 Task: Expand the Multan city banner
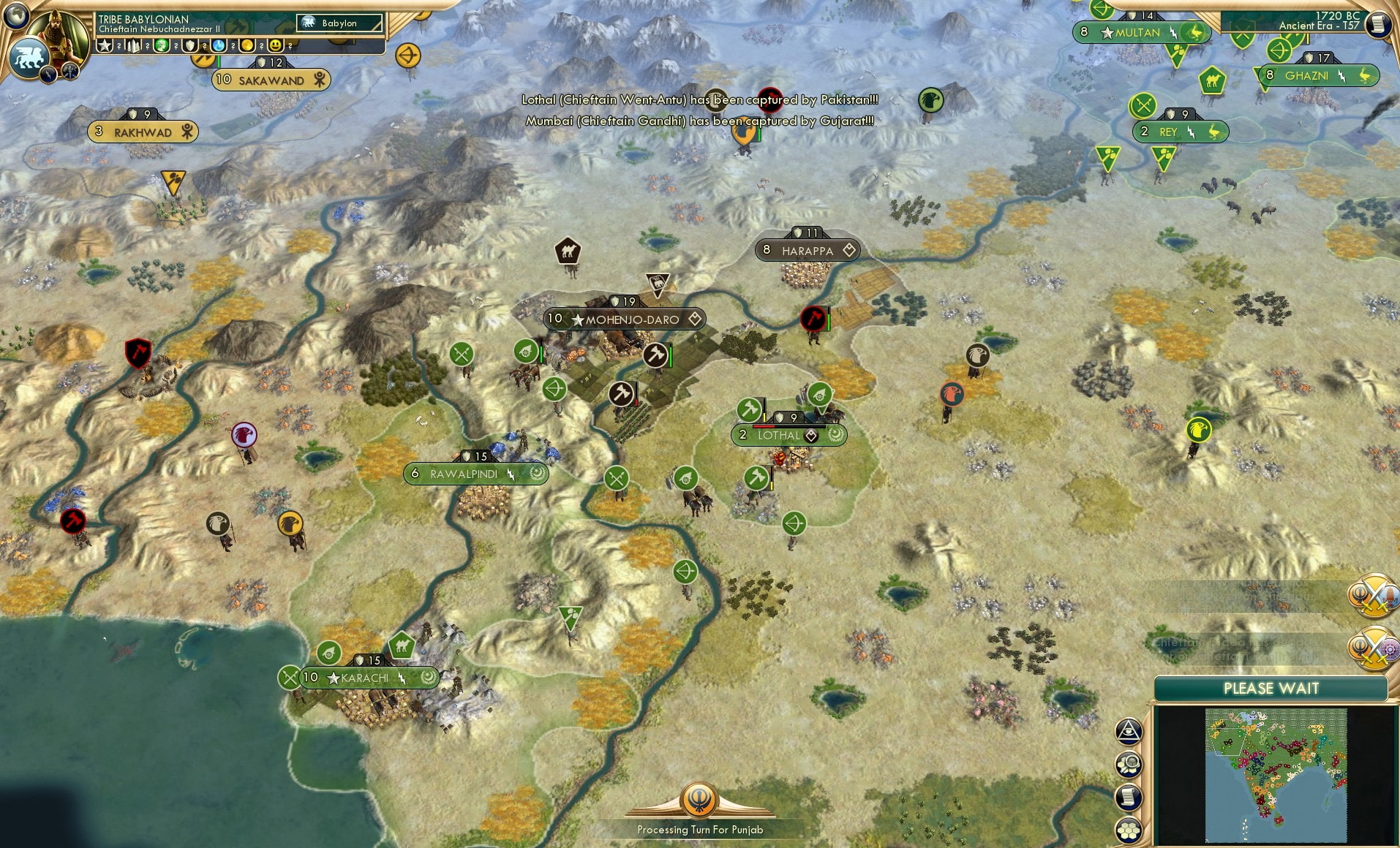(x=1140, y=33)
